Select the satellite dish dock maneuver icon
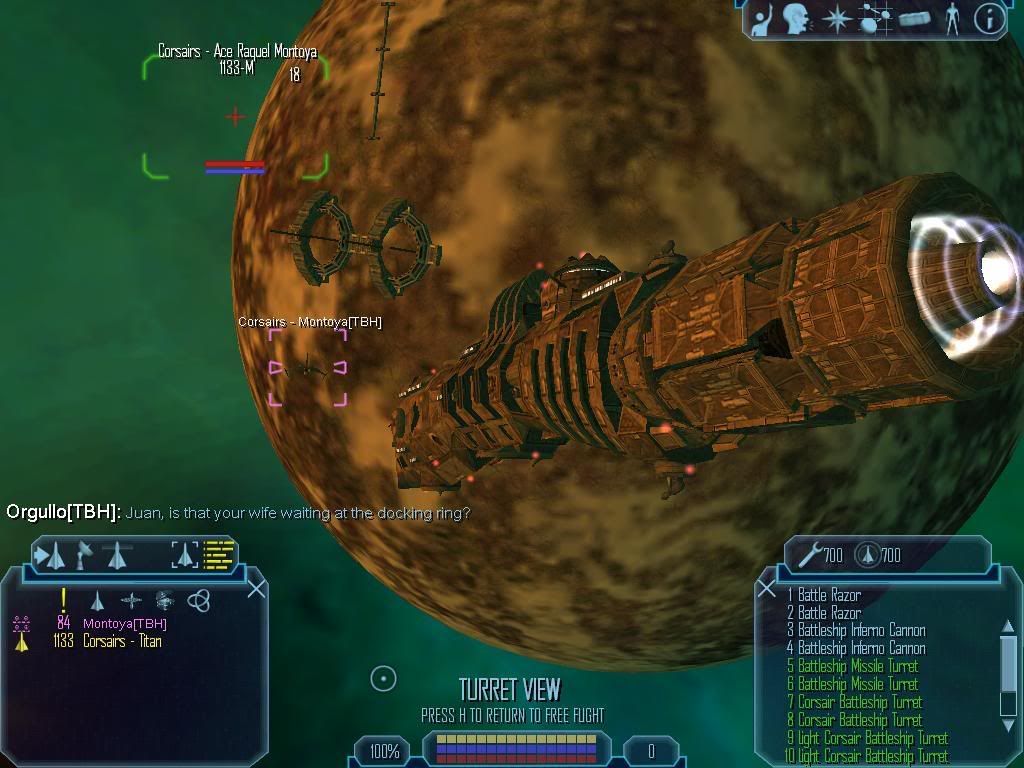This screenshot has height=768, width=1024. tap(85, 554)
